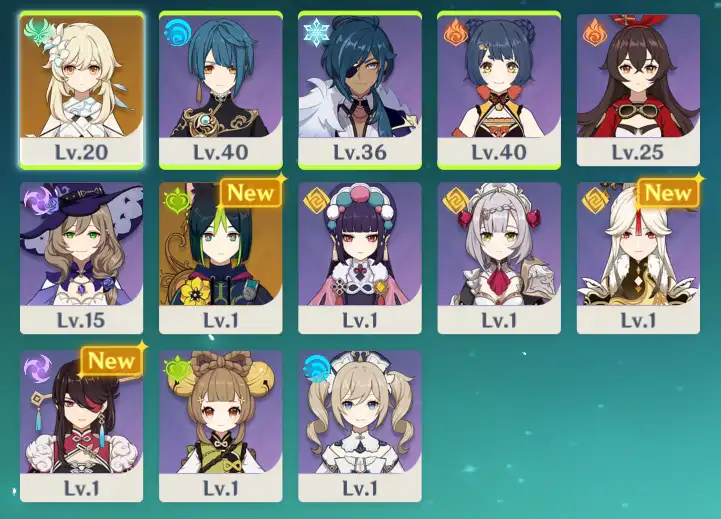Choose Amber with the red bow ribbon

[638, 89]
